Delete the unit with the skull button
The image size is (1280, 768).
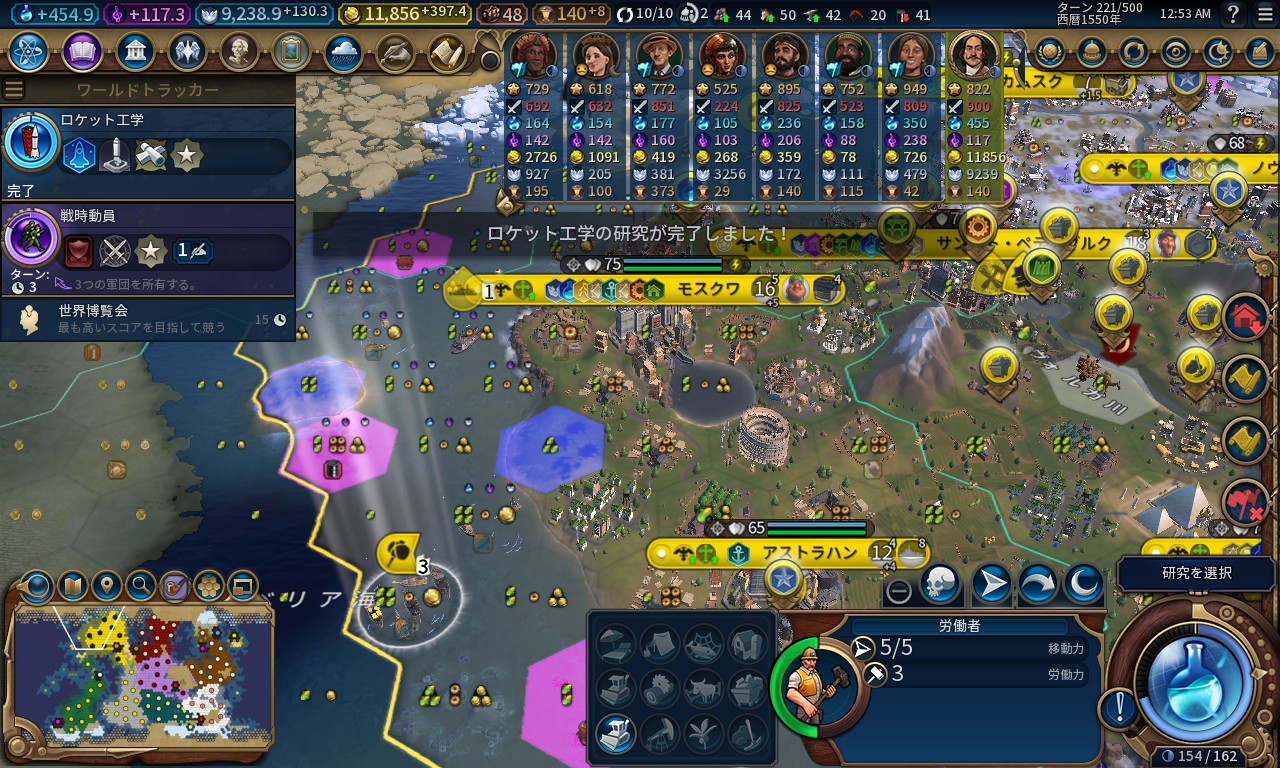[x=939, y=584]
